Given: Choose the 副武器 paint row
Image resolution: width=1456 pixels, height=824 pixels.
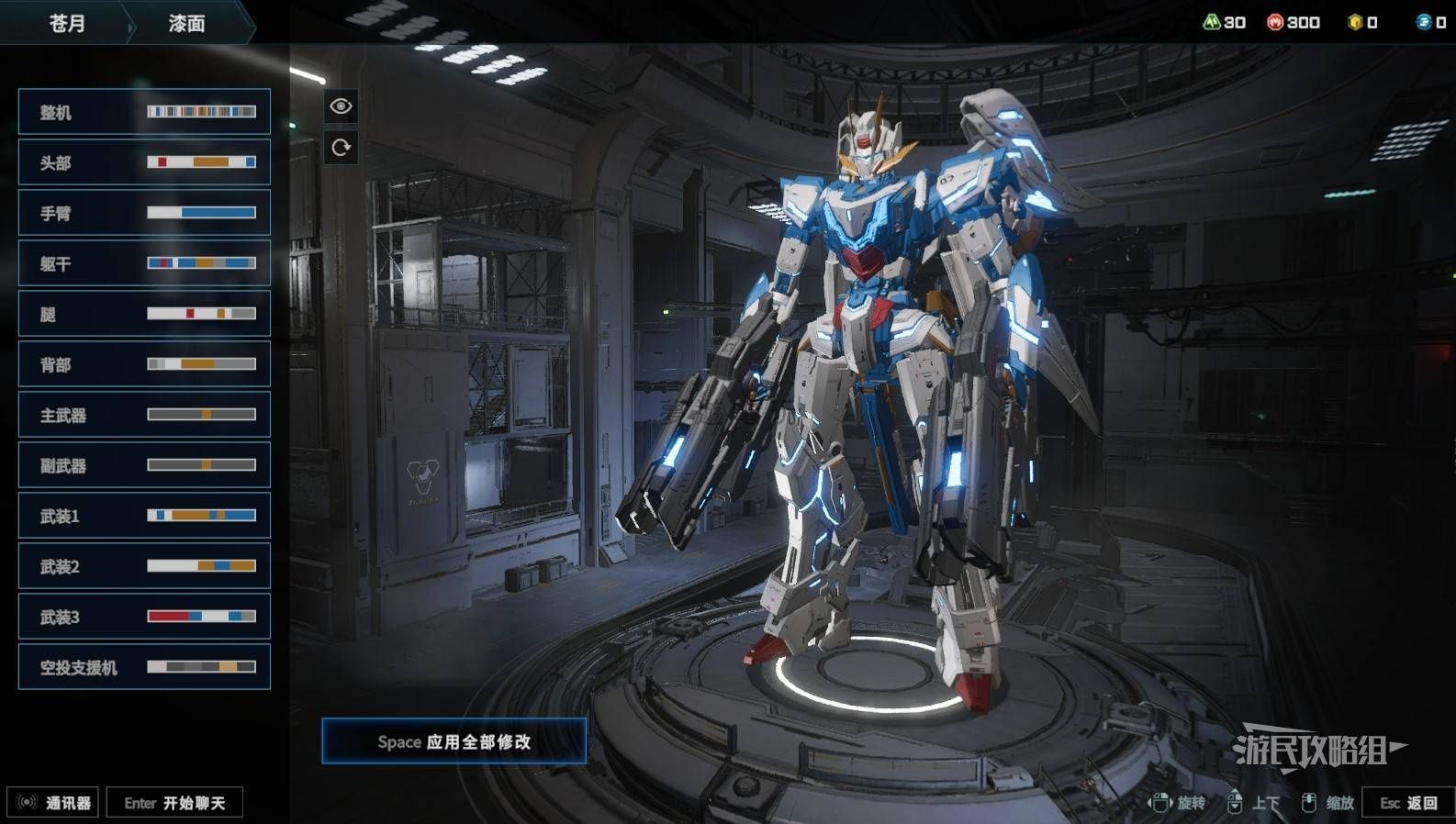Looking at the screenshot, I should (144, 465).
